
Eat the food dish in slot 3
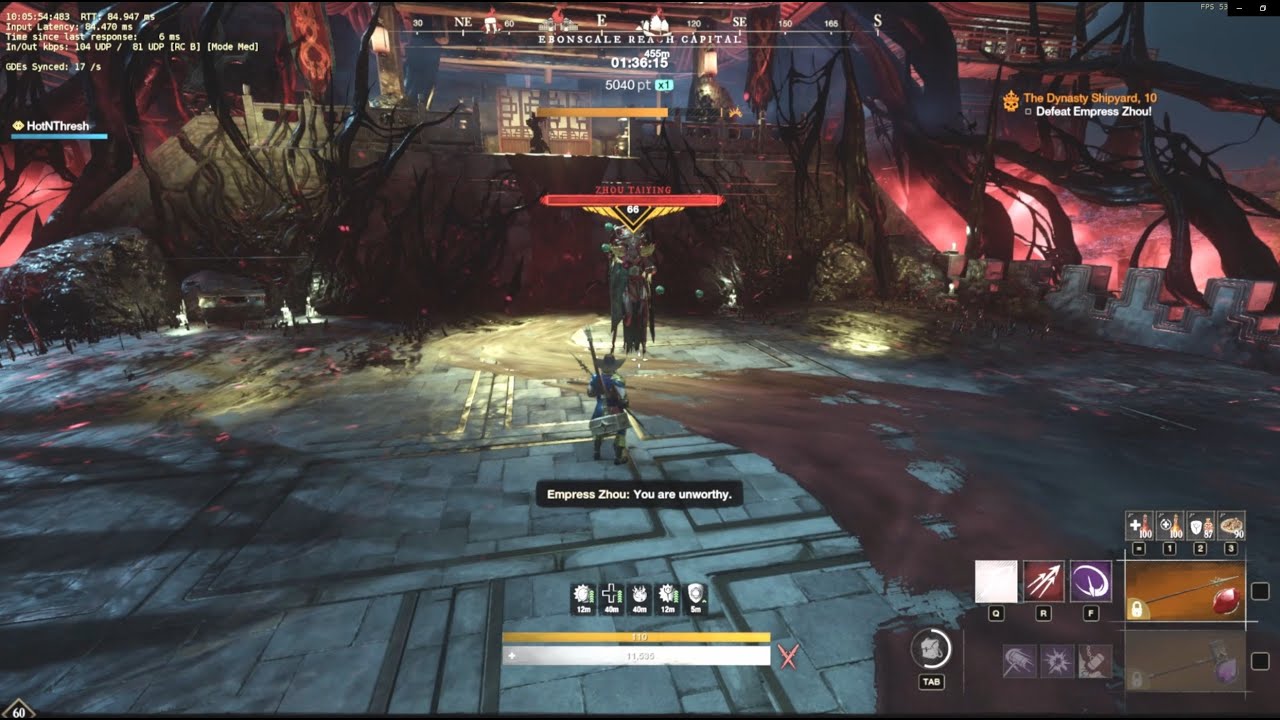(x=1231, y=525)
